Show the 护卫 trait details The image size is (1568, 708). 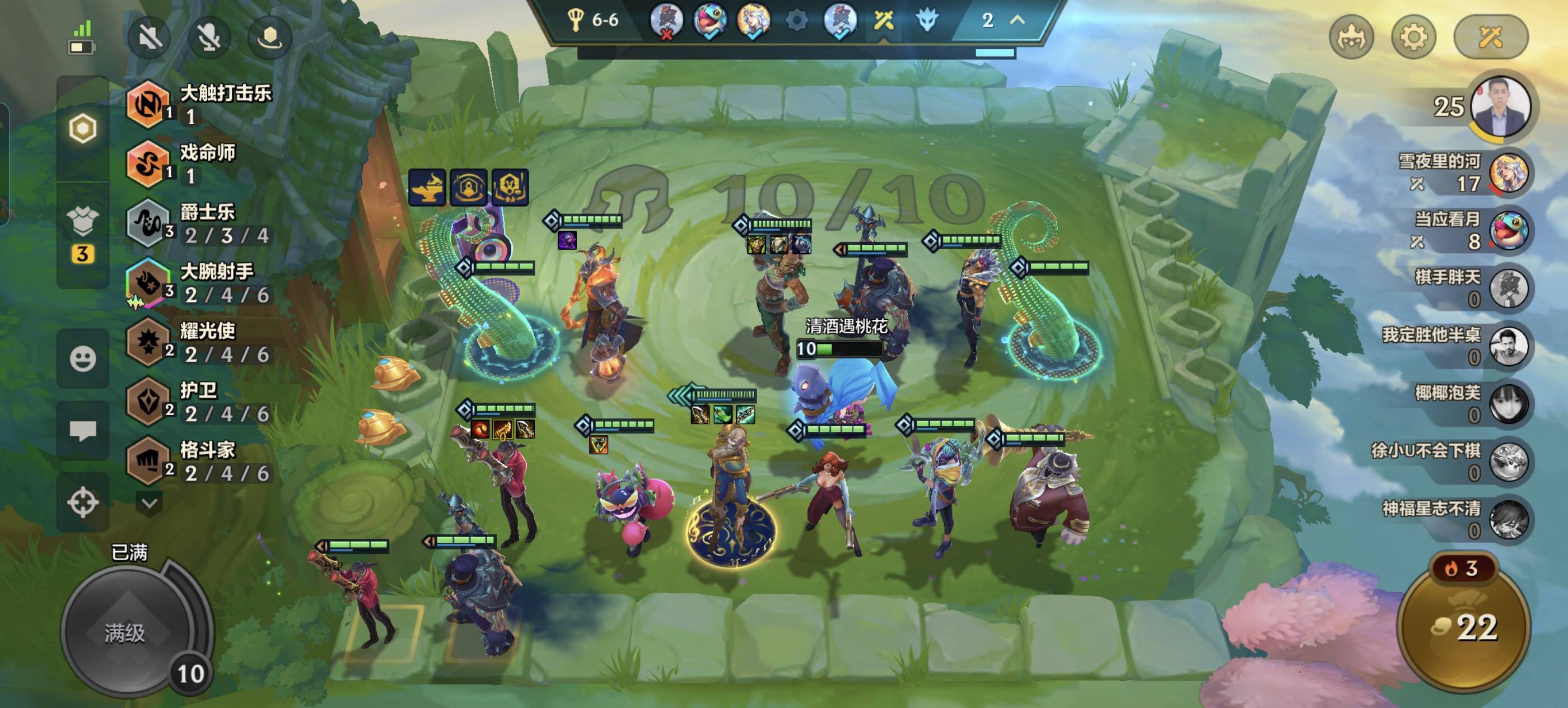(x=200, y=402)
